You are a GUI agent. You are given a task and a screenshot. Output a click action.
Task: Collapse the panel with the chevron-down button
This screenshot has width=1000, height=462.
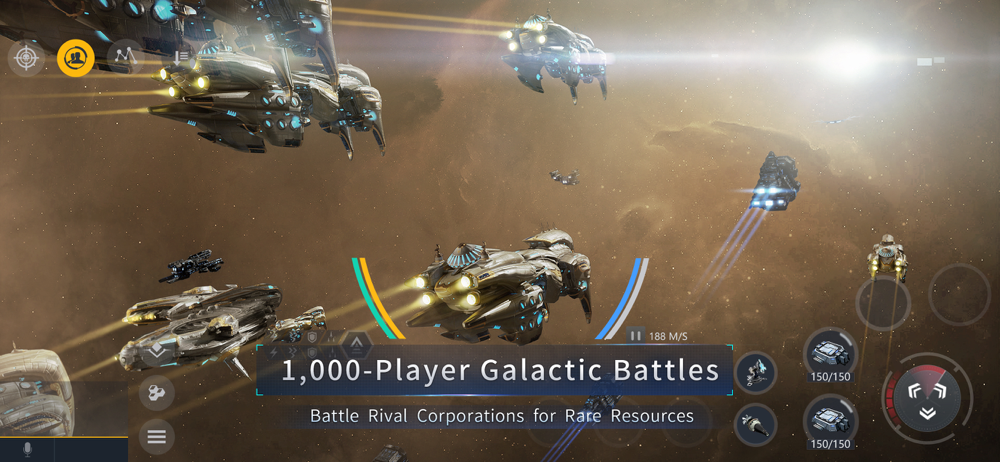tap(157, 352)
